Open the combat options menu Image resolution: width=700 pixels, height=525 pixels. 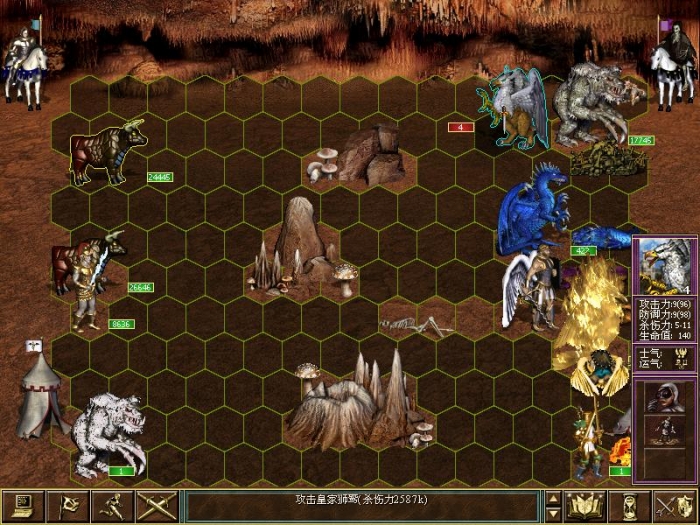[x=21, y=505]
